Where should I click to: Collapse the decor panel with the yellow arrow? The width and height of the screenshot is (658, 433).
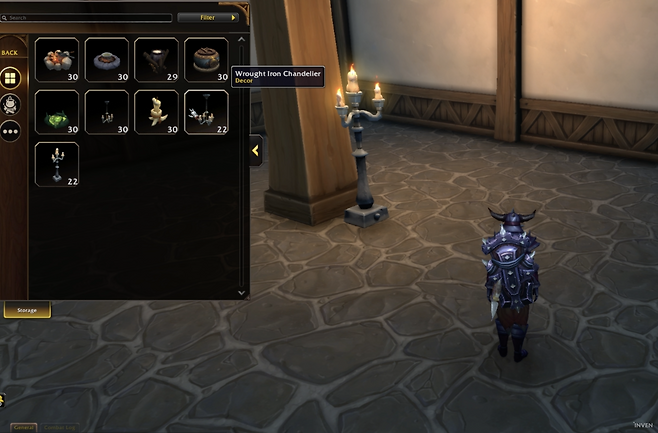coord(255,150)
